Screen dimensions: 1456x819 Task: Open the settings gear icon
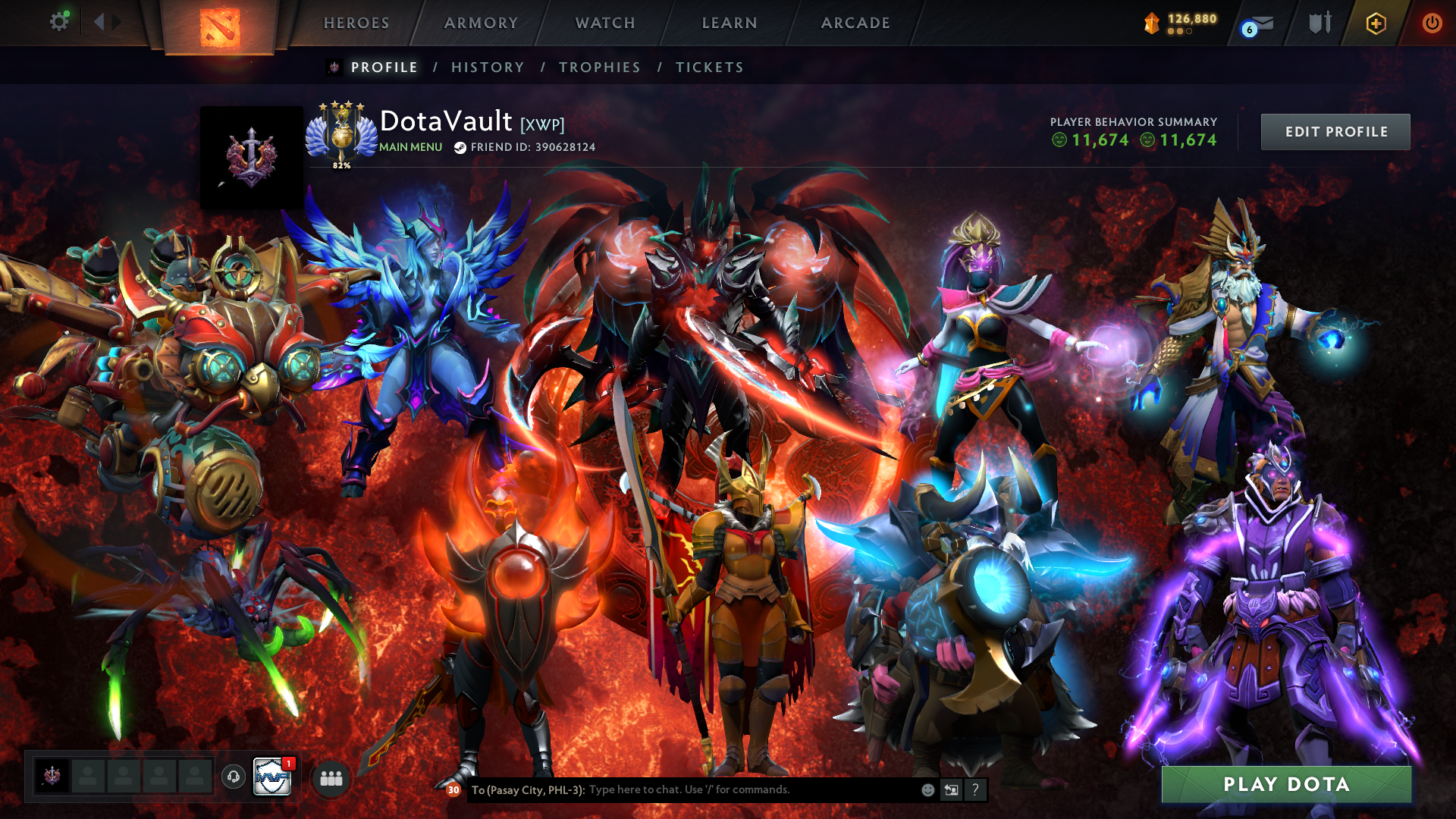pyautogui.click(x=58, y=22)
